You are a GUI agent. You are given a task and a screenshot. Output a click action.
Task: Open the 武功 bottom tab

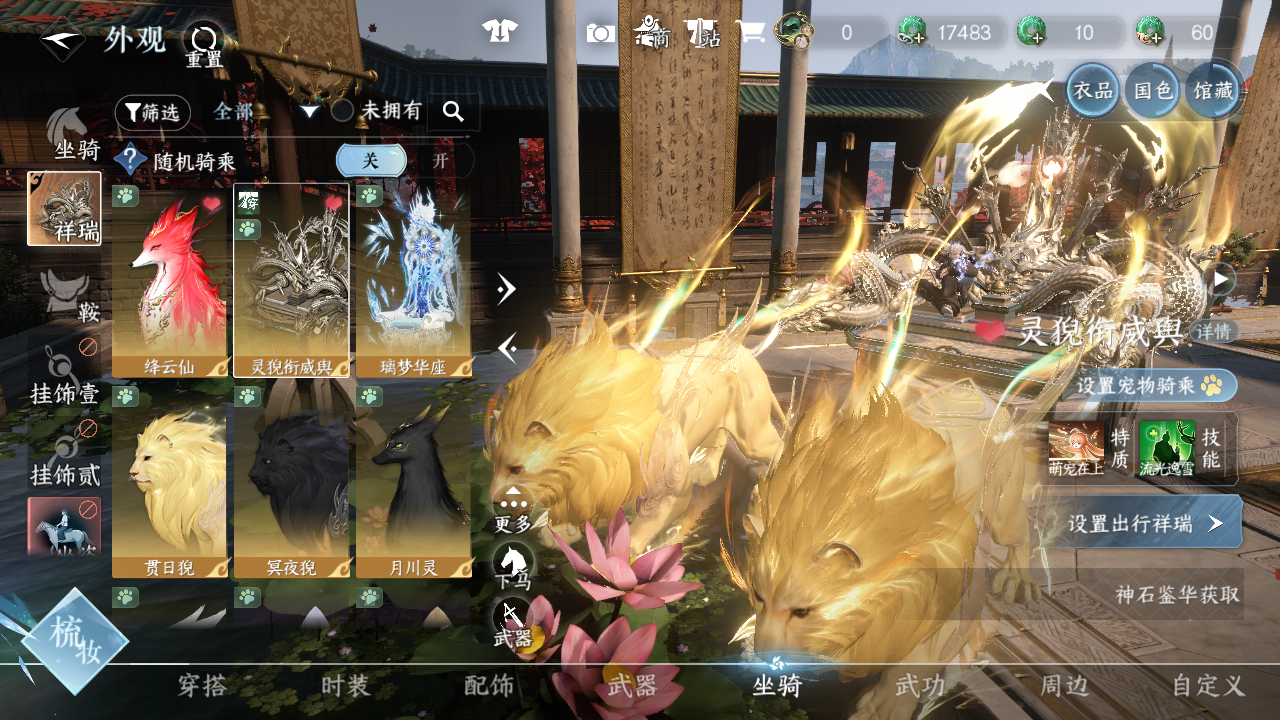(x=920, y=686)
